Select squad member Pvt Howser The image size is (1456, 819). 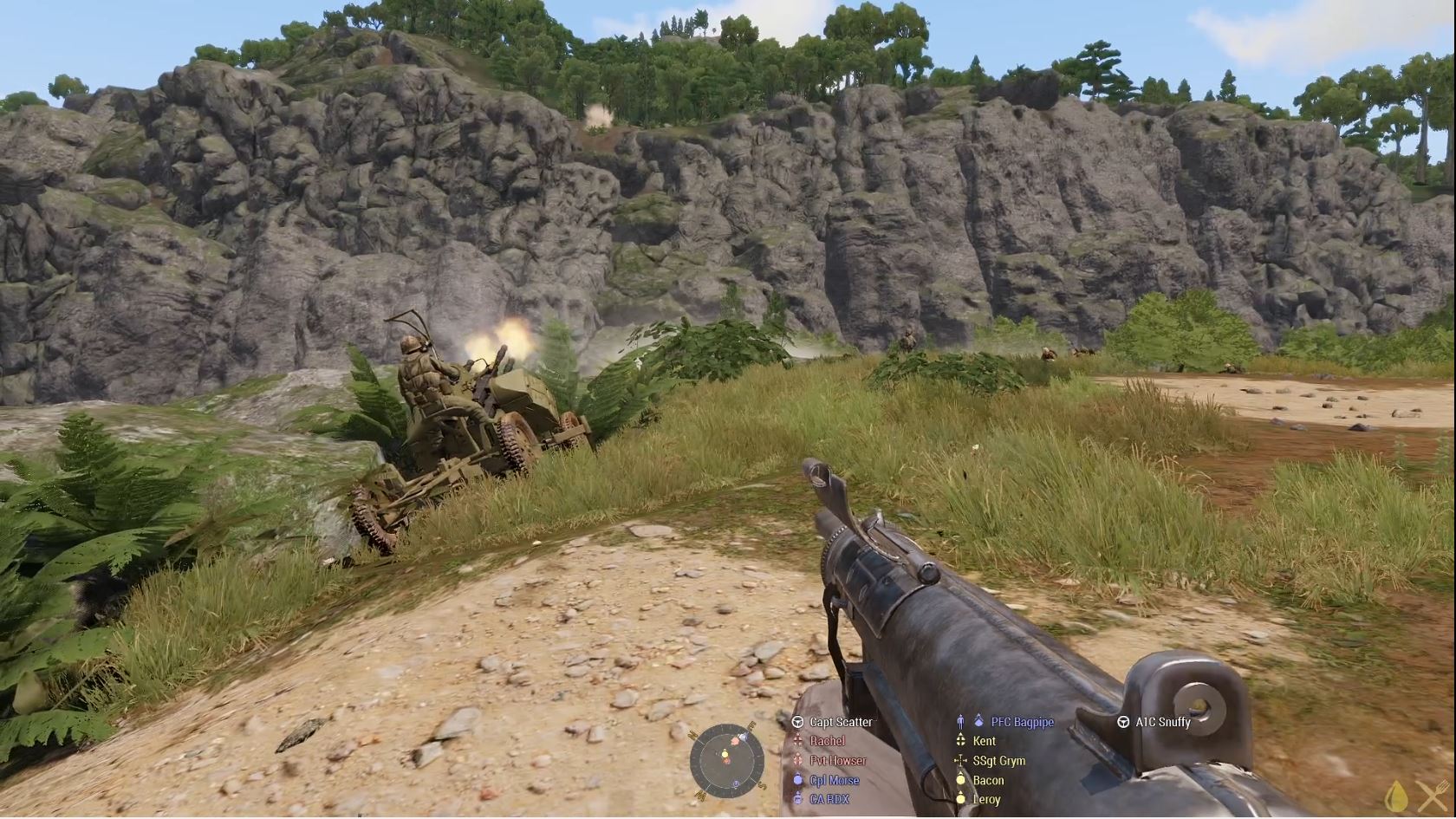837,761
